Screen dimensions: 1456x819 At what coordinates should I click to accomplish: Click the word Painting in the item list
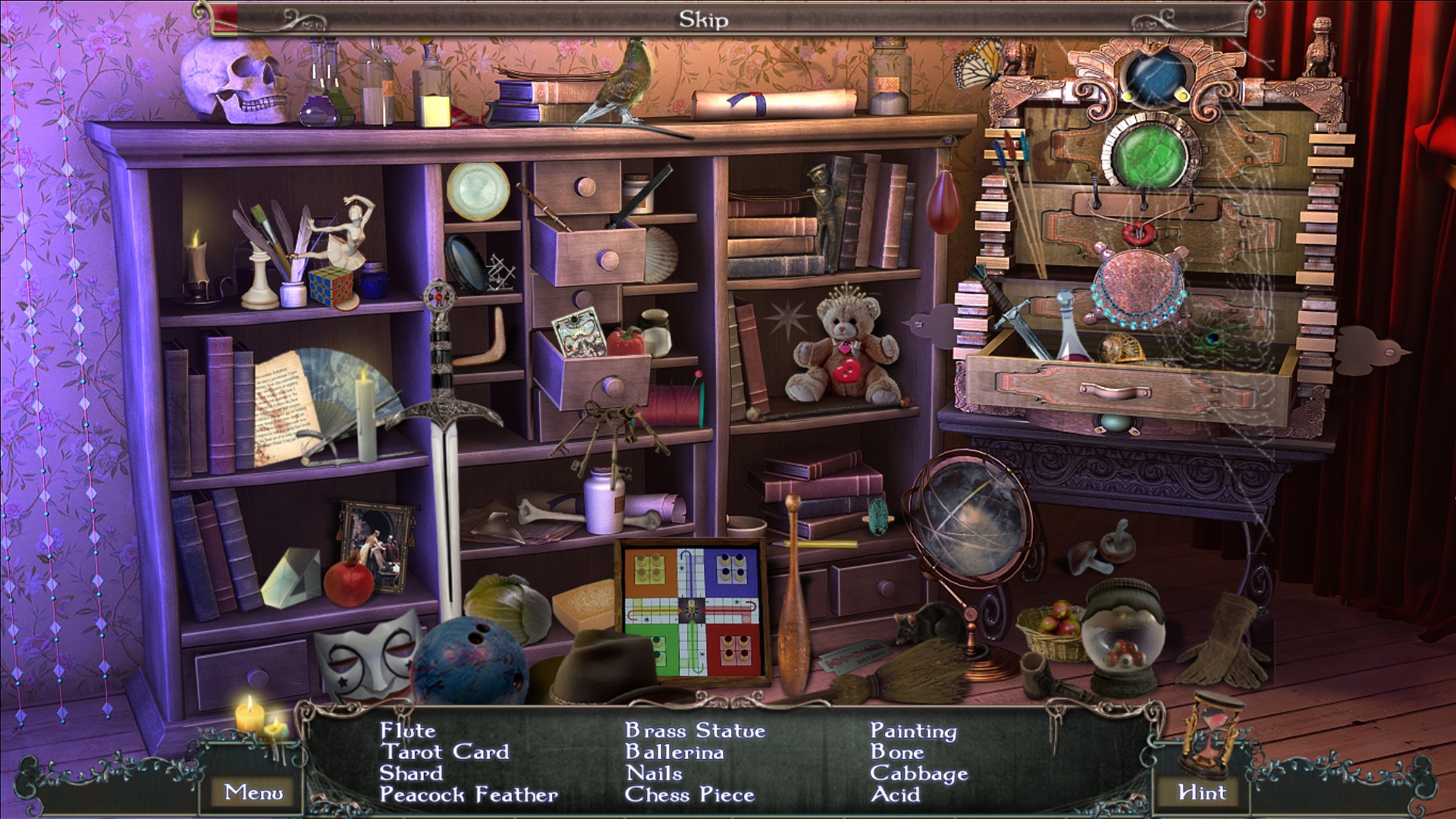point(914,732)
